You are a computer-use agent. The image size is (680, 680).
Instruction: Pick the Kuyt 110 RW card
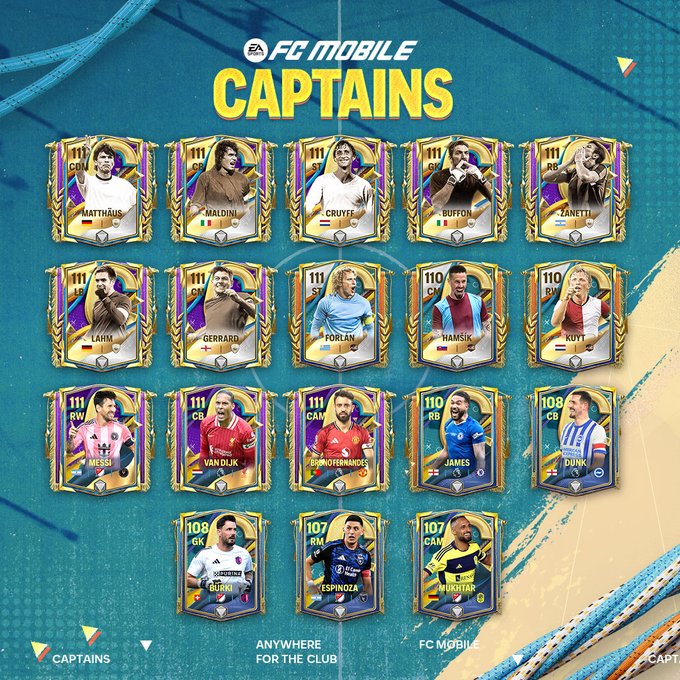(575, 314)
